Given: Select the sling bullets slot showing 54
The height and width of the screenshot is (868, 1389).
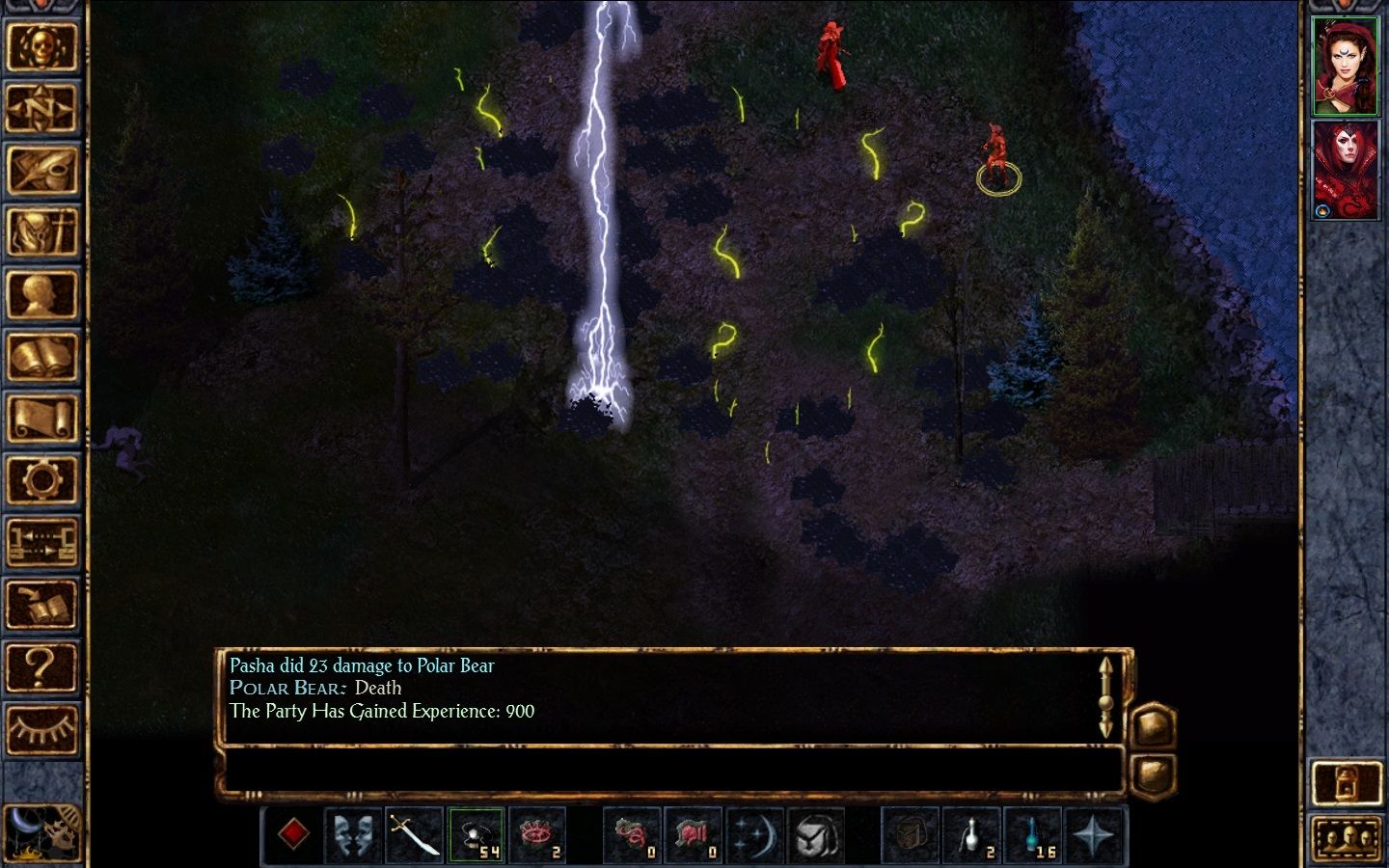Looking at the screenshot, I should pos(476,834).
